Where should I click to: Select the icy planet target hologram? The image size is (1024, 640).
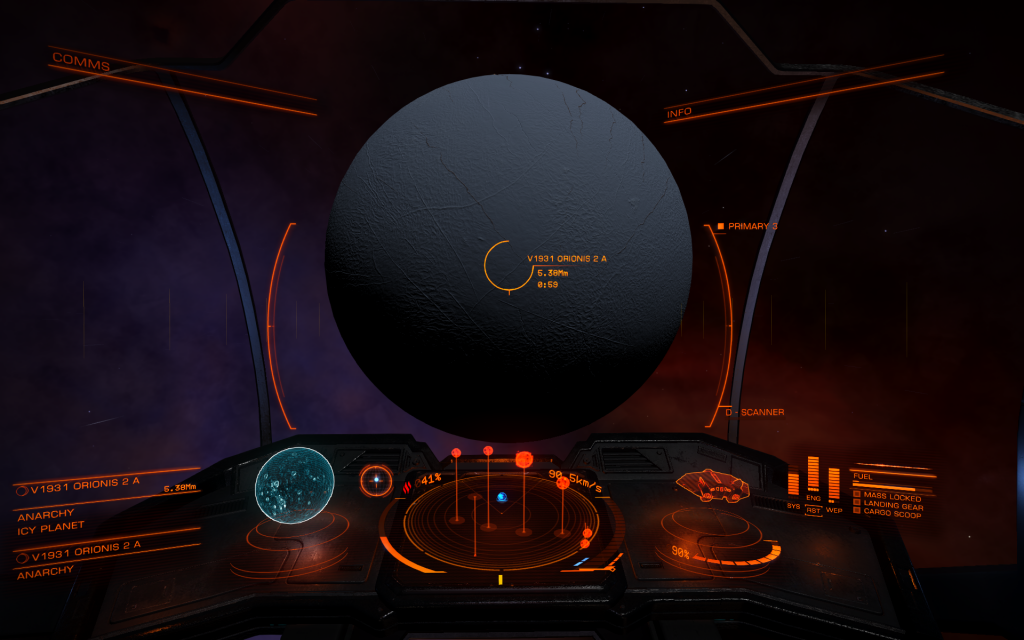pos(294,484)
